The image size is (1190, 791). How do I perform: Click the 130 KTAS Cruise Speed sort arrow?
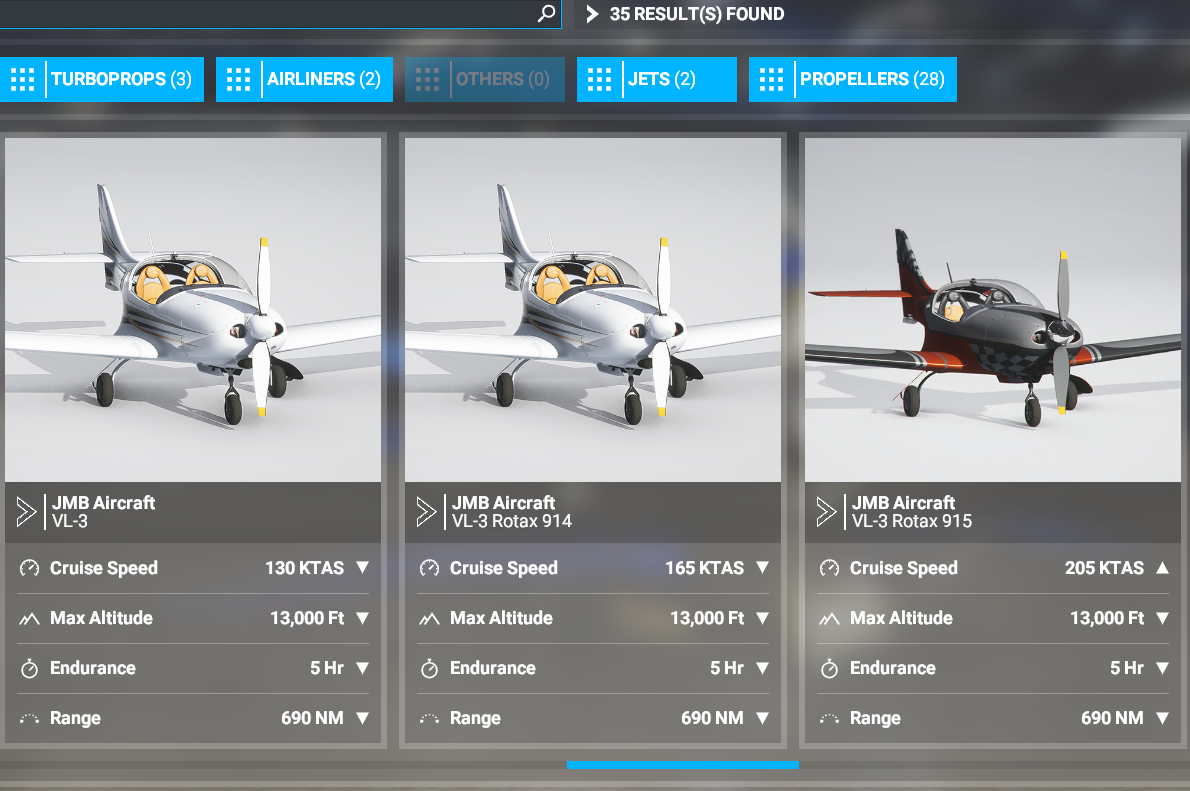coord(362,568)
